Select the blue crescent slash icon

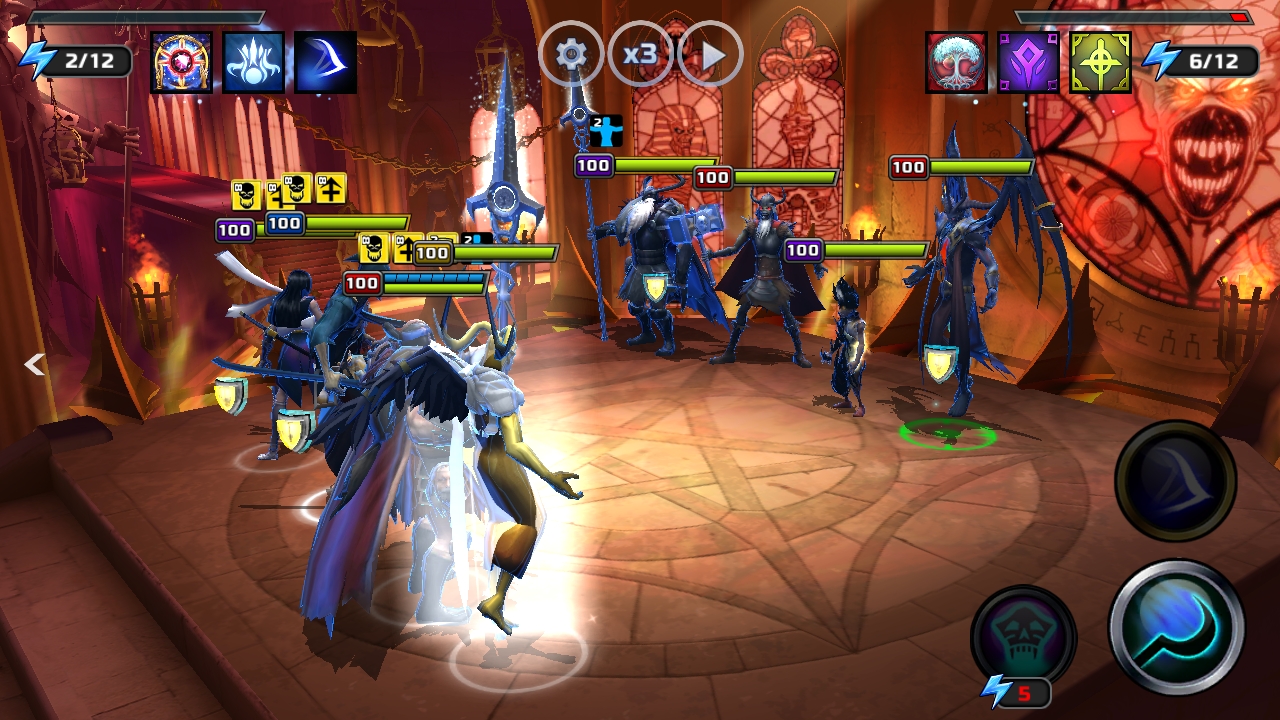pos(325,62)
